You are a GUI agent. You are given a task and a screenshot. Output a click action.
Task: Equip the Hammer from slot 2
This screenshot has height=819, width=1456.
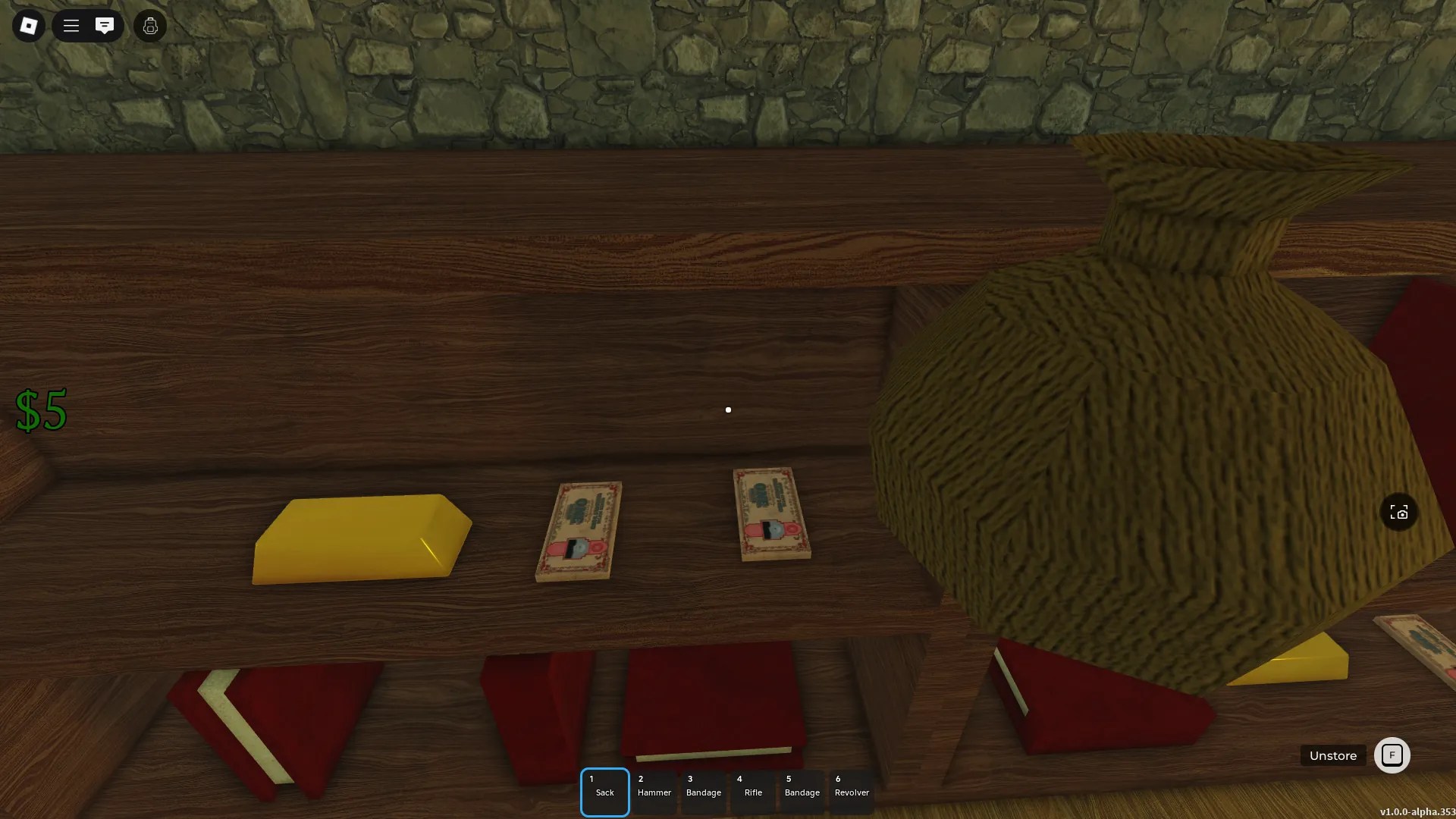(654, 792)
